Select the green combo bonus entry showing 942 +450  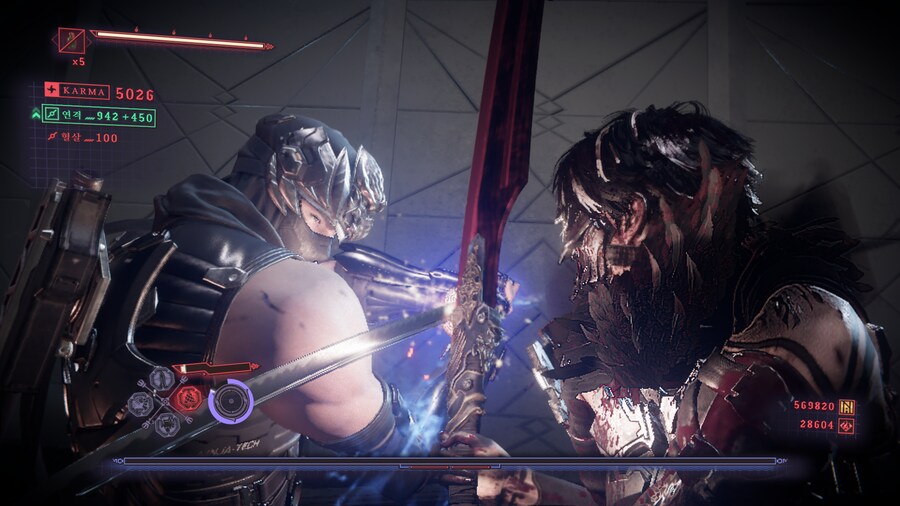(98, 117)
